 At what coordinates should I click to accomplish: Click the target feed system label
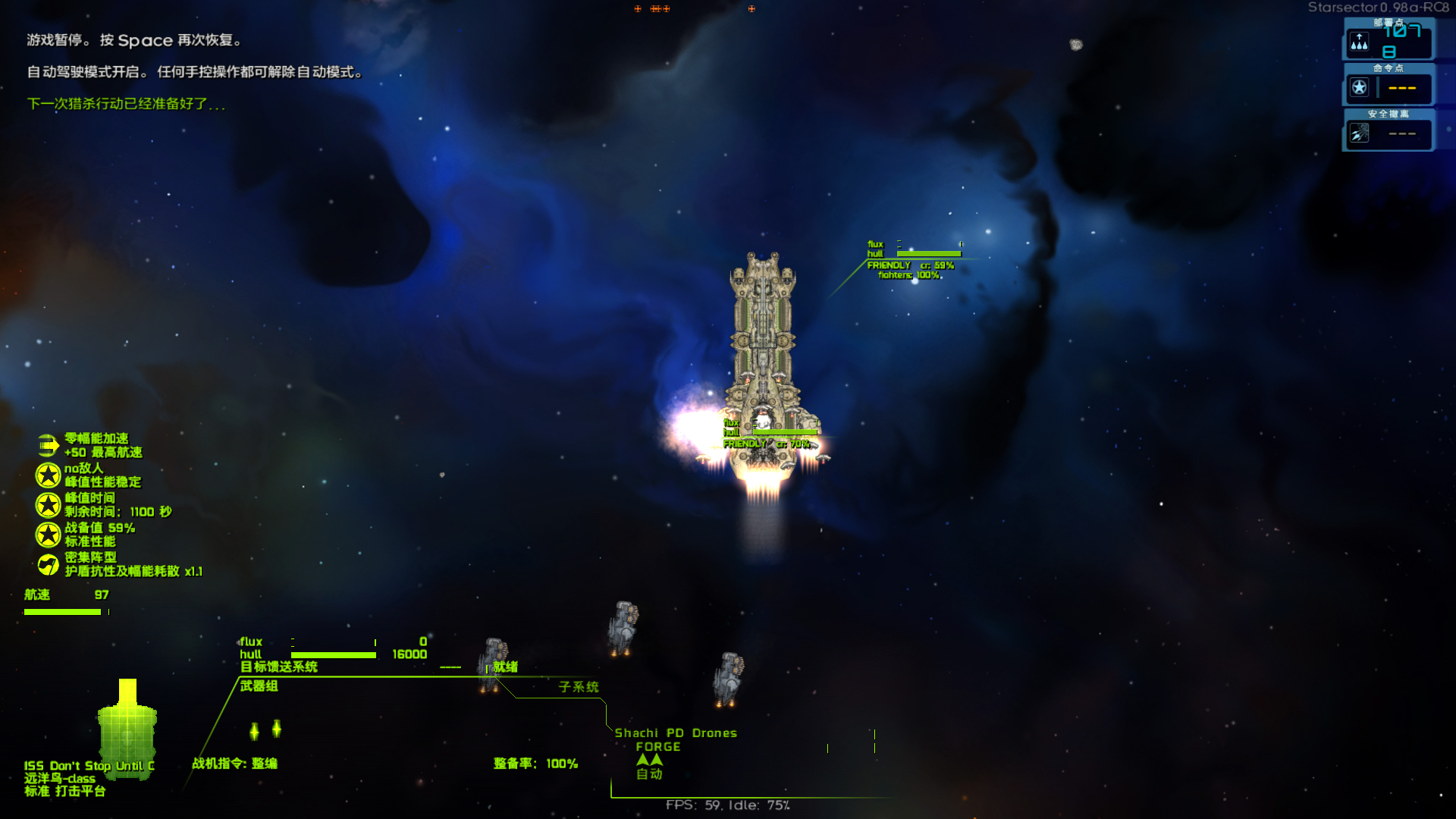coord(278,667)
